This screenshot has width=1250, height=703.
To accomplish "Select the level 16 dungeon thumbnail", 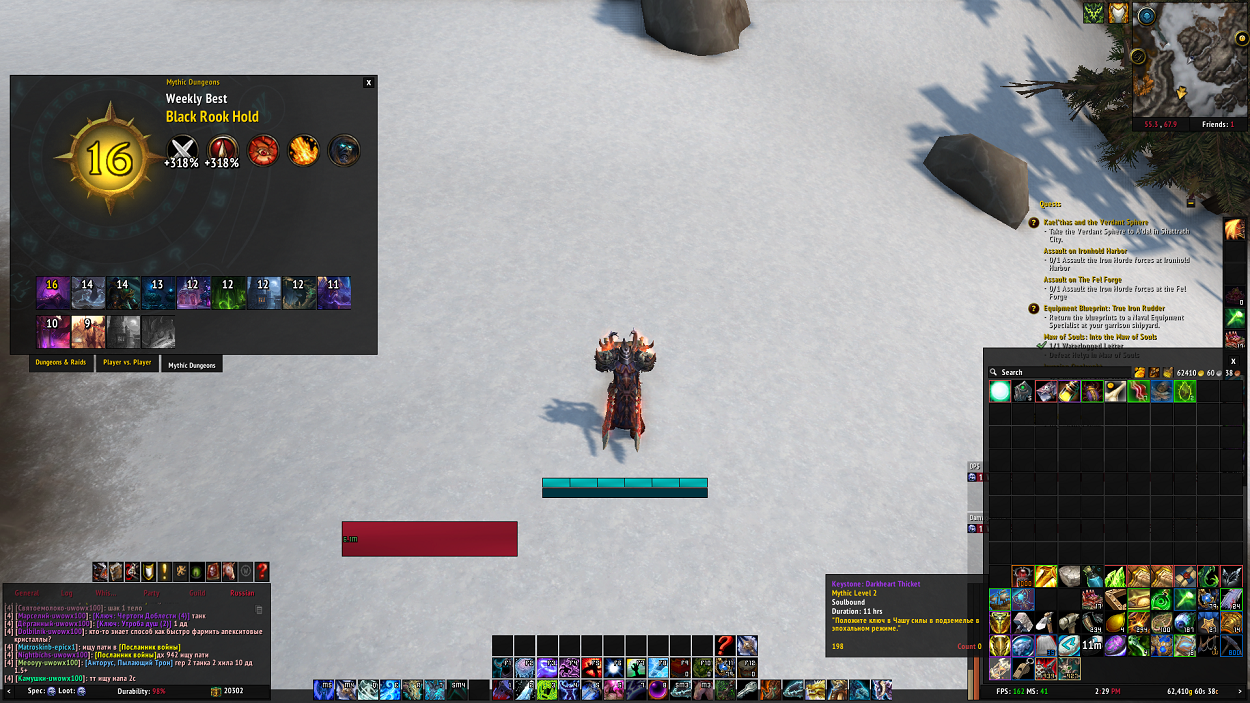I will (52, 292).
